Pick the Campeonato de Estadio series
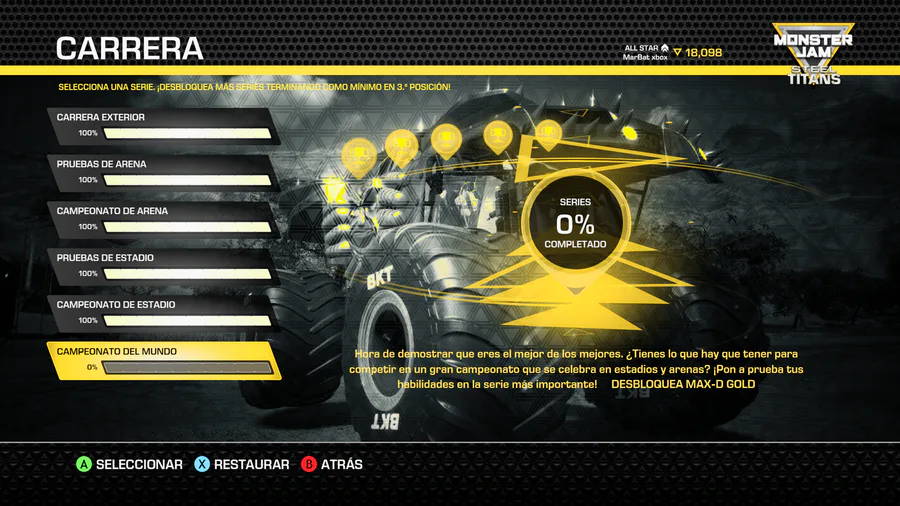Screen dimensions: 900x506 160,312
